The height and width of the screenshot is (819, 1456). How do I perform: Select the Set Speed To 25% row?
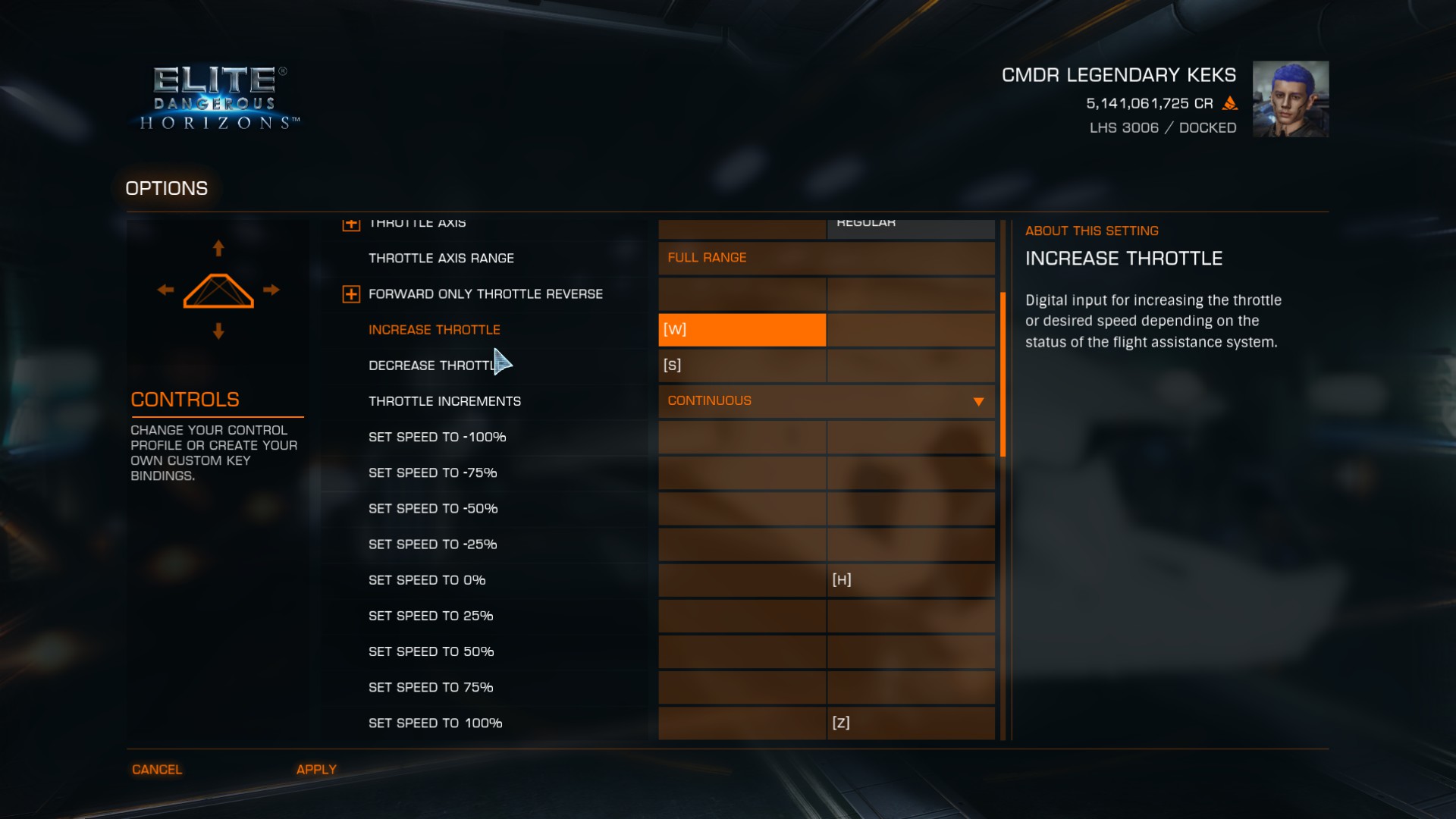point(431,617)
